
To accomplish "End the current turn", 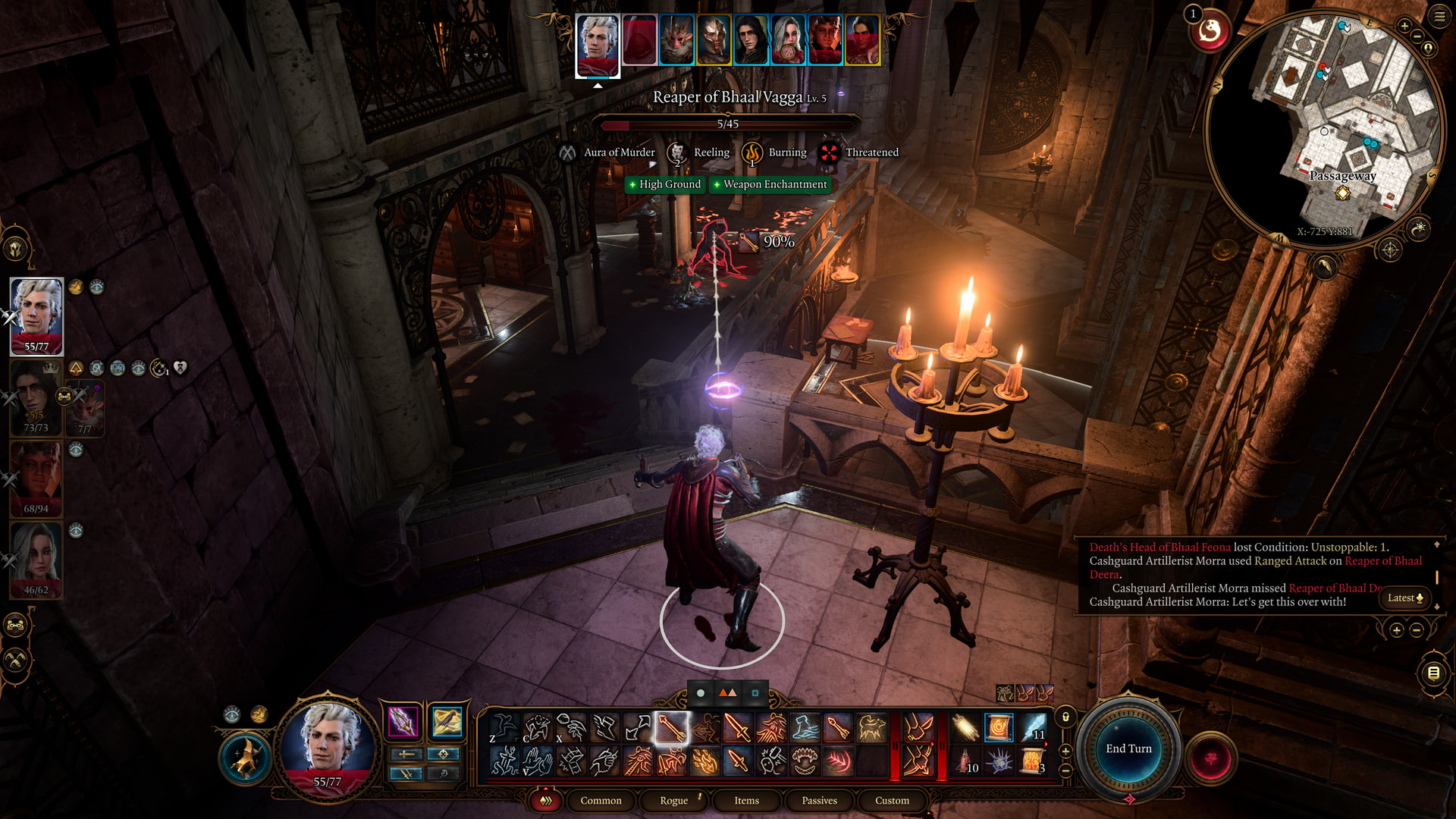I will (1128, 748).
